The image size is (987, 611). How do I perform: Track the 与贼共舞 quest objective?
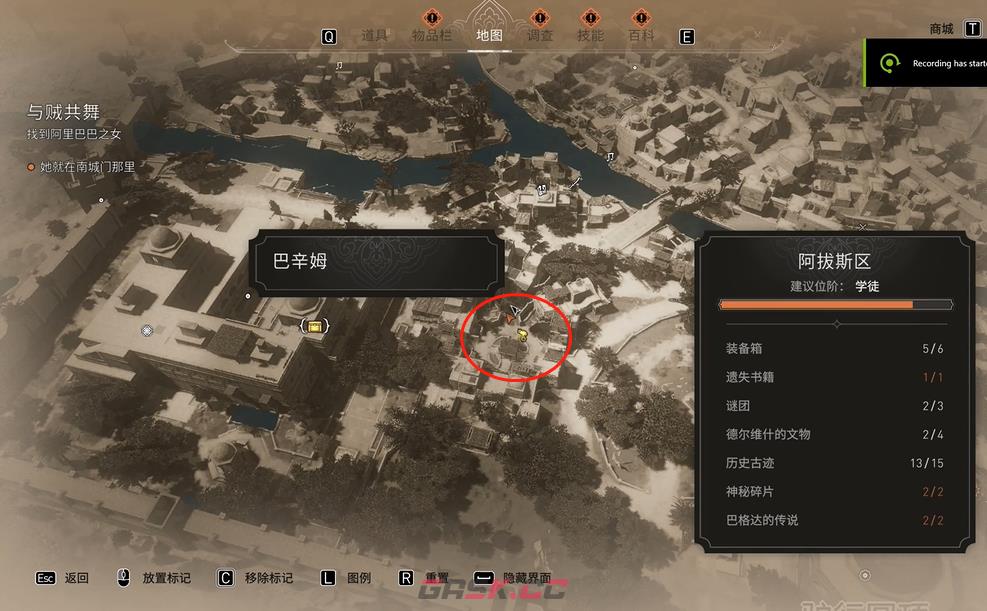tap(63, 112)
